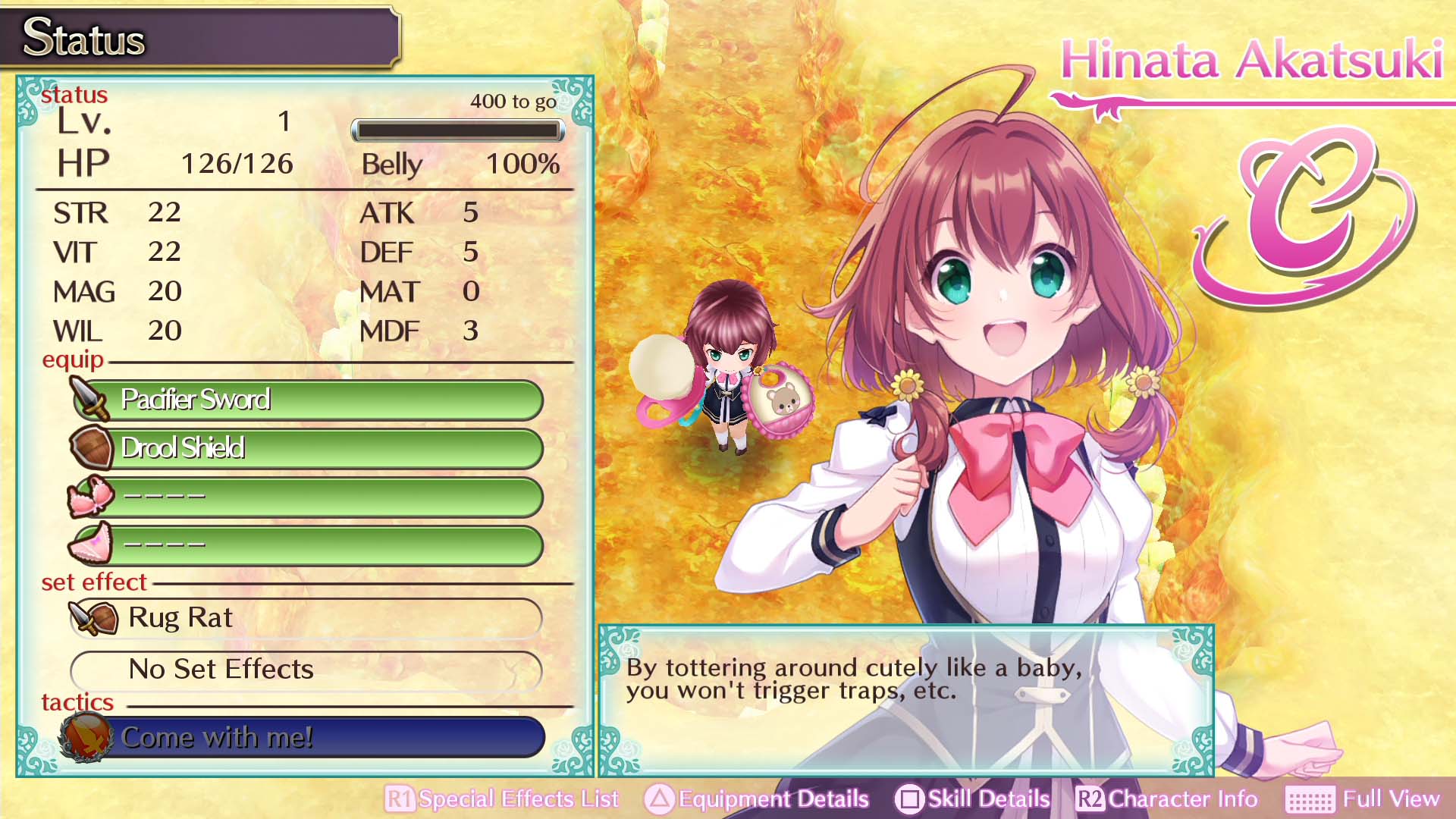Toggle the Rug Rat set bonus
1456x819 pixels.
[303, 618]
